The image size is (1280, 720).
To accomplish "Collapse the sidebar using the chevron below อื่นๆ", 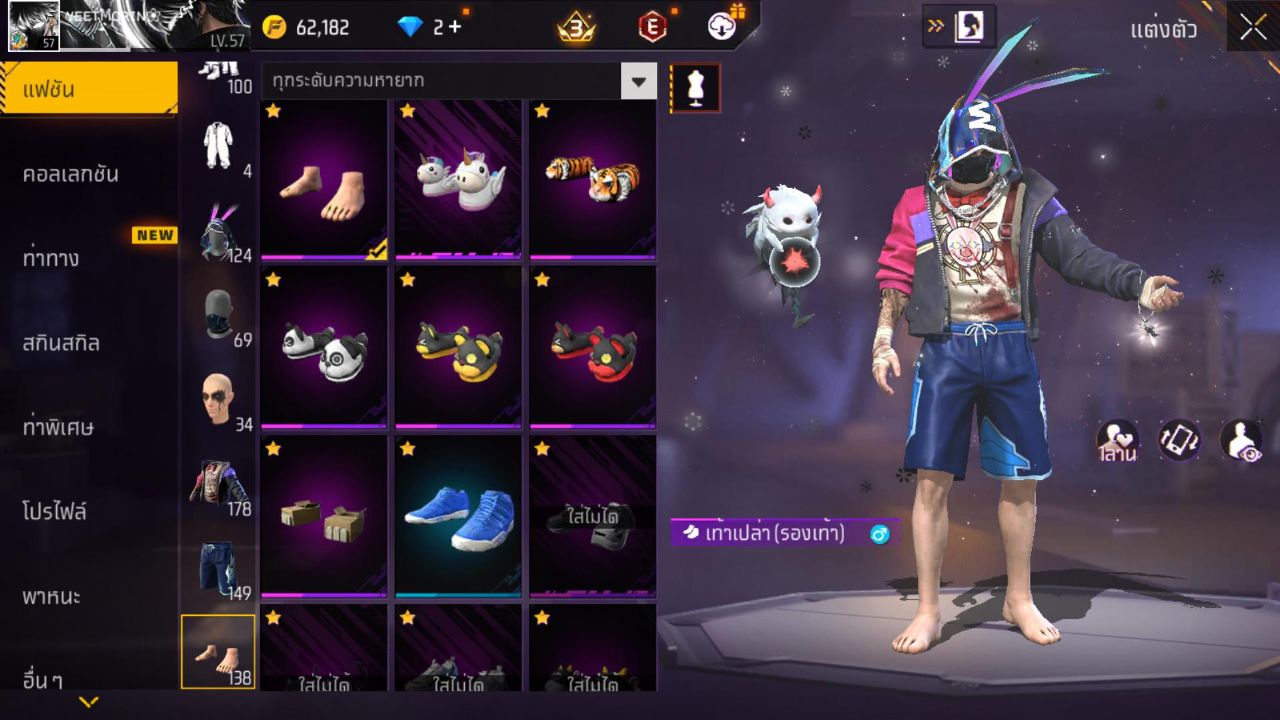I will tap(90, 702).
